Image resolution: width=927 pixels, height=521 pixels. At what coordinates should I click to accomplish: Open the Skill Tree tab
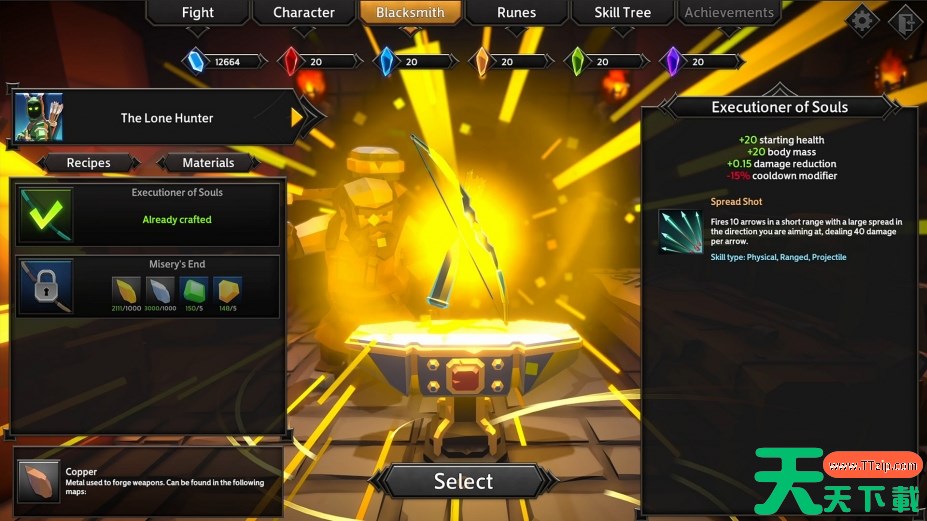click(x=622, y=13)
